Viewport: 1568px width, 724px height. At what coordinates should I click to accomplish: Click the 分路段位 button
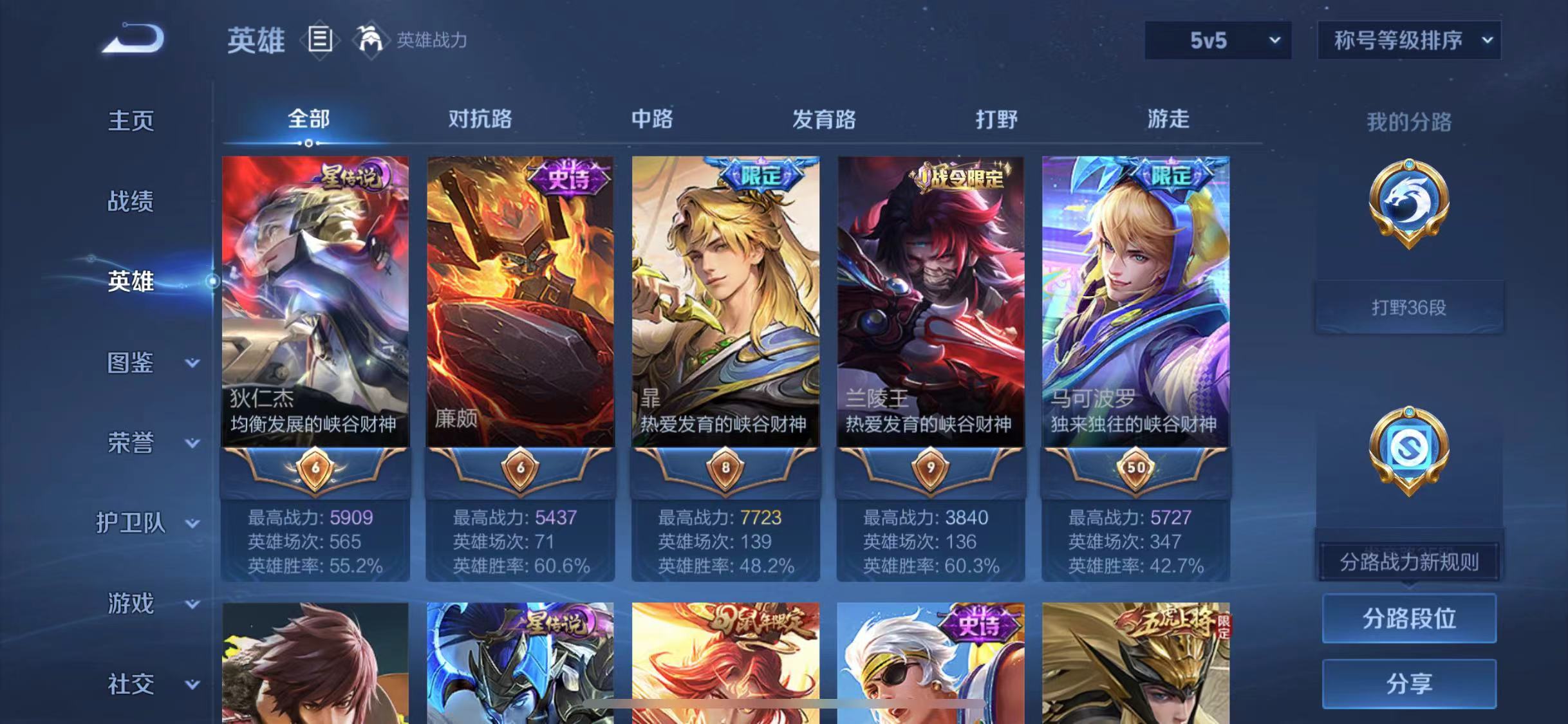click(x=1409, y=618)
